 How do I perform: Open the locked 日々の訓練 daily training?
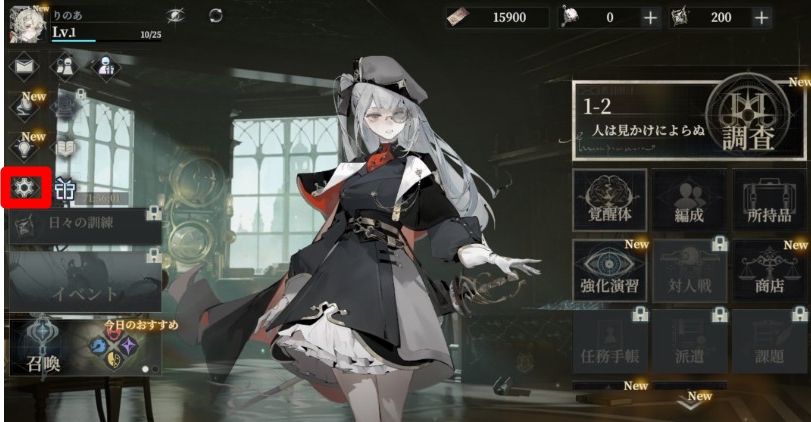pos(84,226)
